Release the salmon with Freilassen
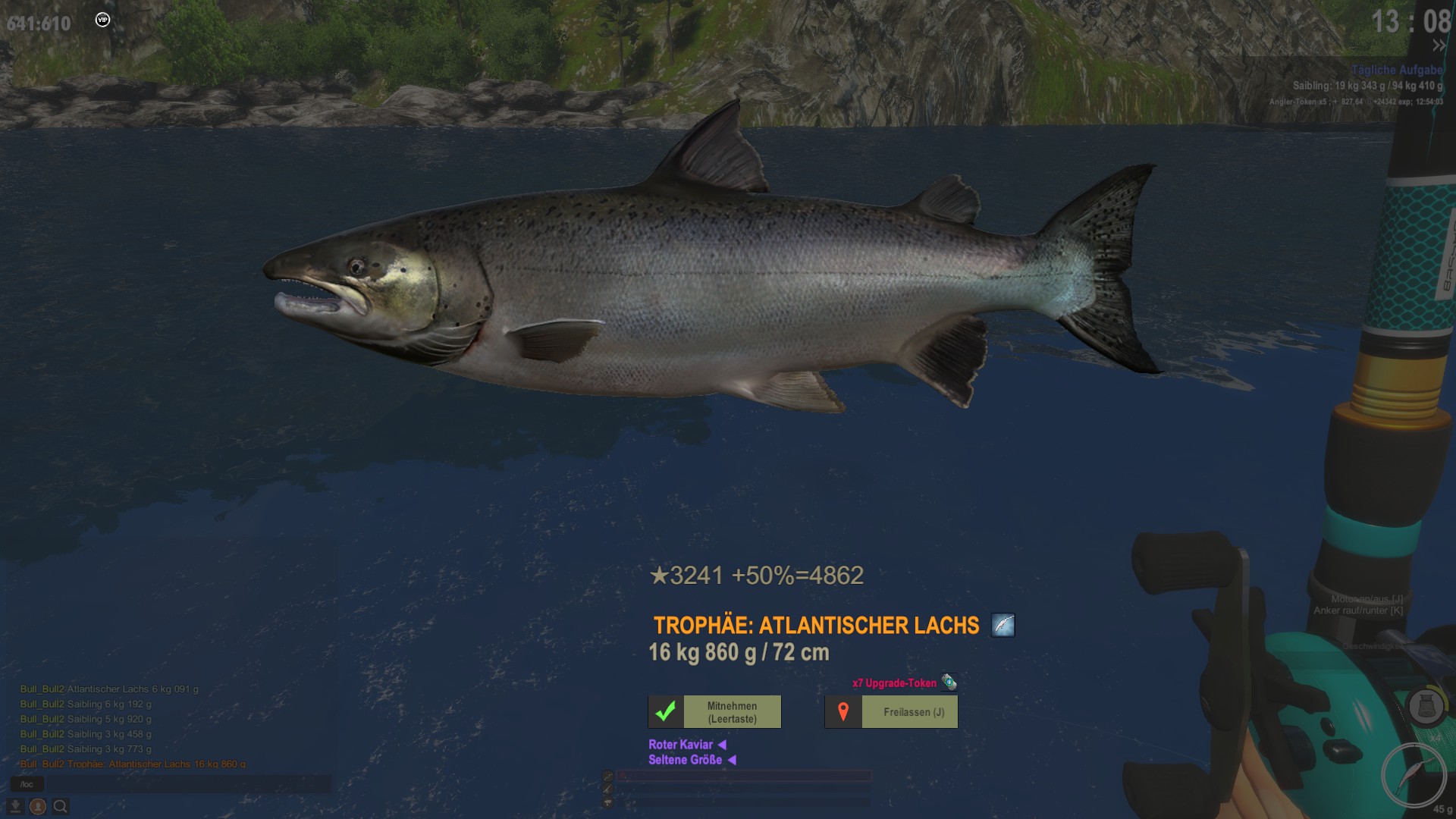This screenshot has width=1456, height=819. pos(891,712)
